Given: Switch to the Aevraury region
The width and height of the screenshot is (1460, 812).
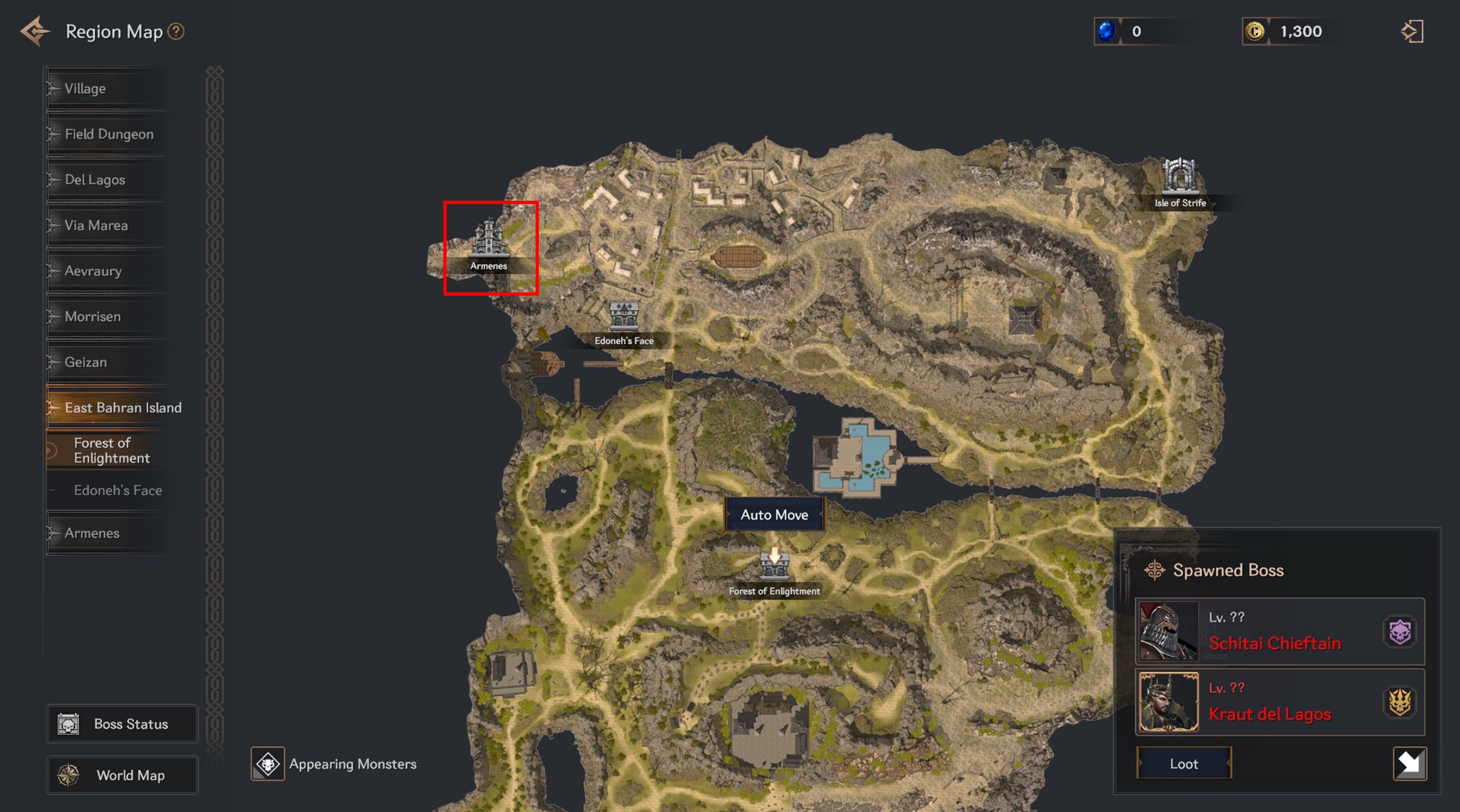Looking at the screenshot, I should pos(93,271).
